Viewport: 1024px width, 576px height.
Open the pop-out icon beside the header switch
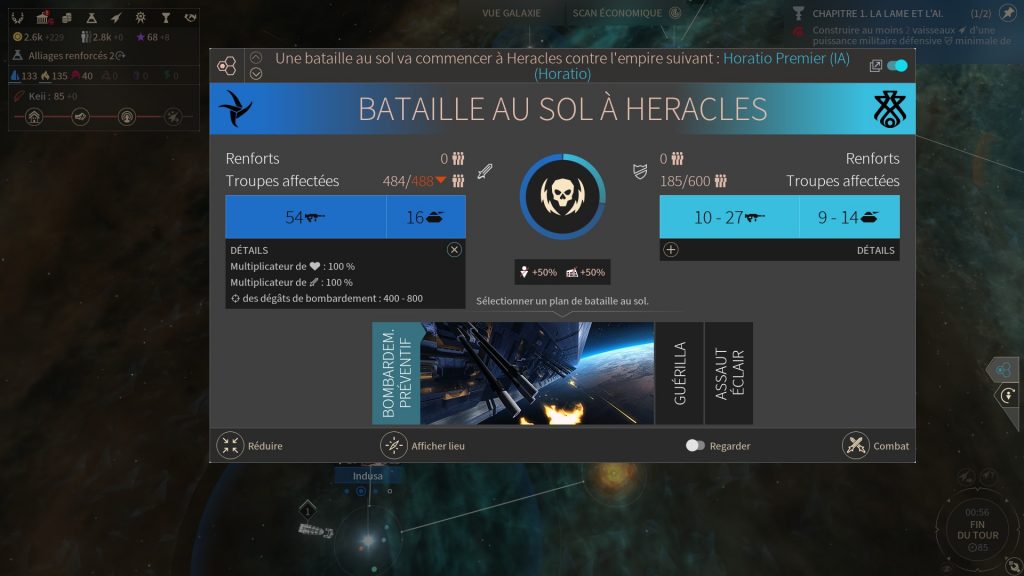pyautogui.click(x=875, y=66)
